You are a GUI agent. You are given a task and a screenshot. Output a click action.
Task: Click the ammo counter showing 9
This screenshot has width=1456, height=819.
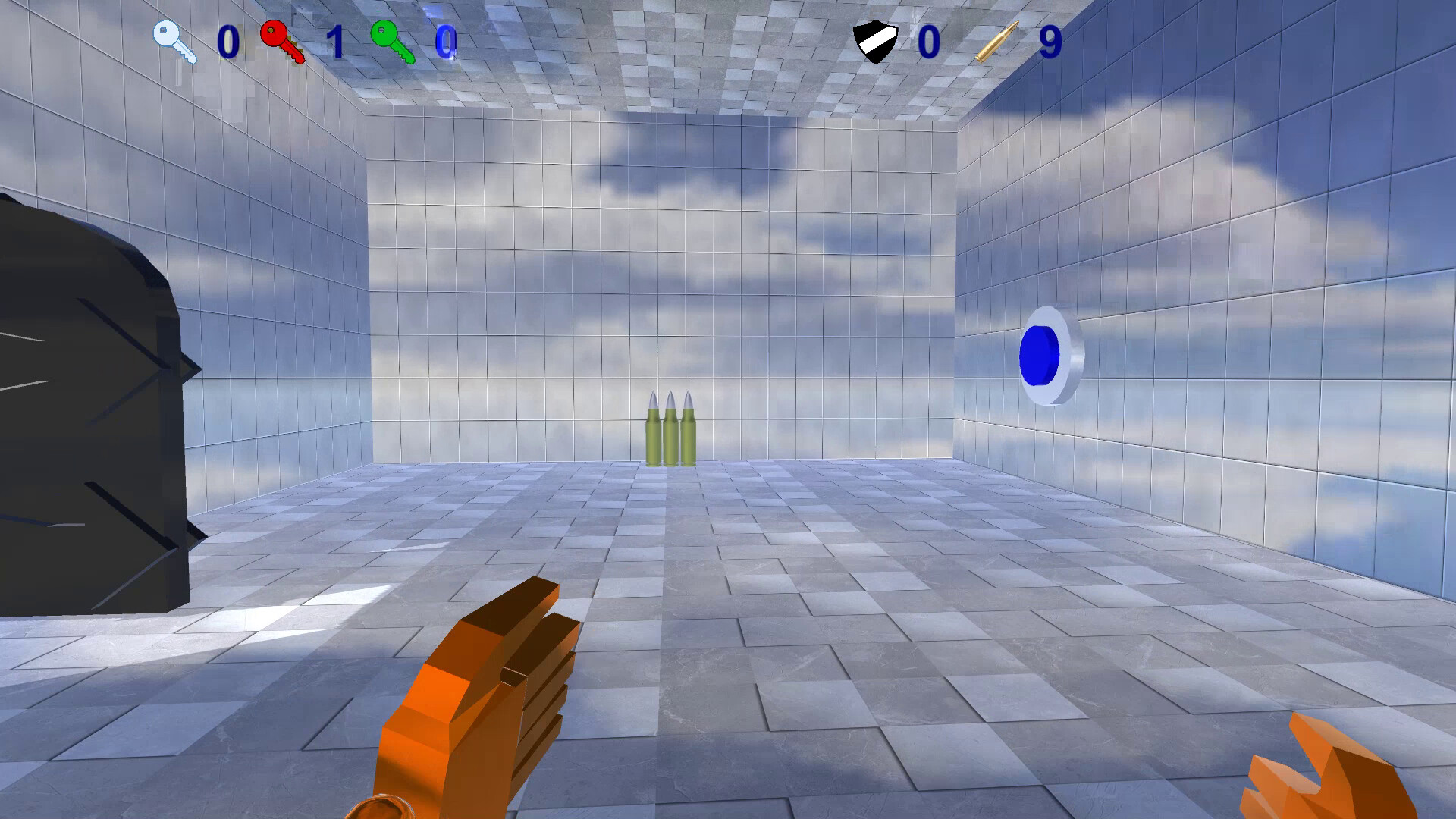point(1052,44)
